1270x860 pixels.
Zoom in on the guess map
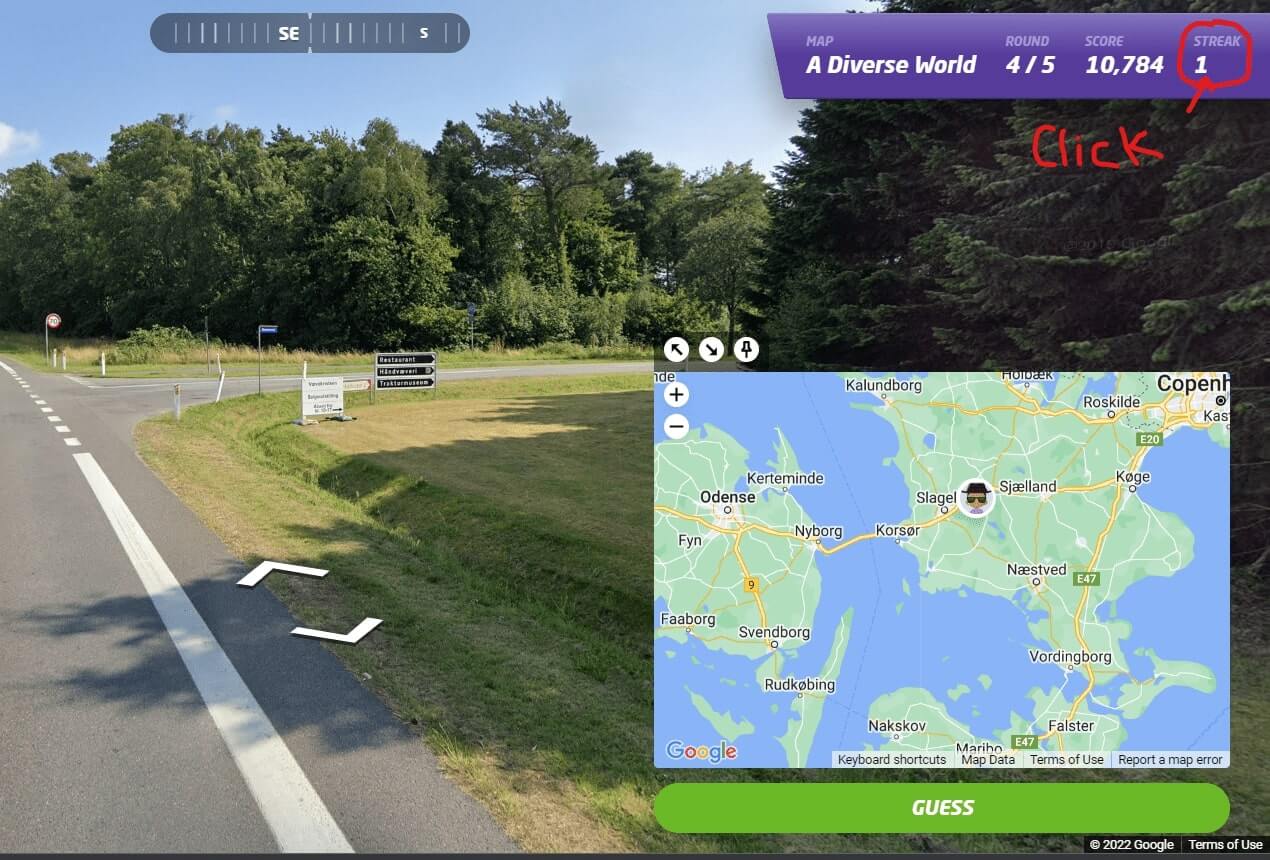(676, 395)
